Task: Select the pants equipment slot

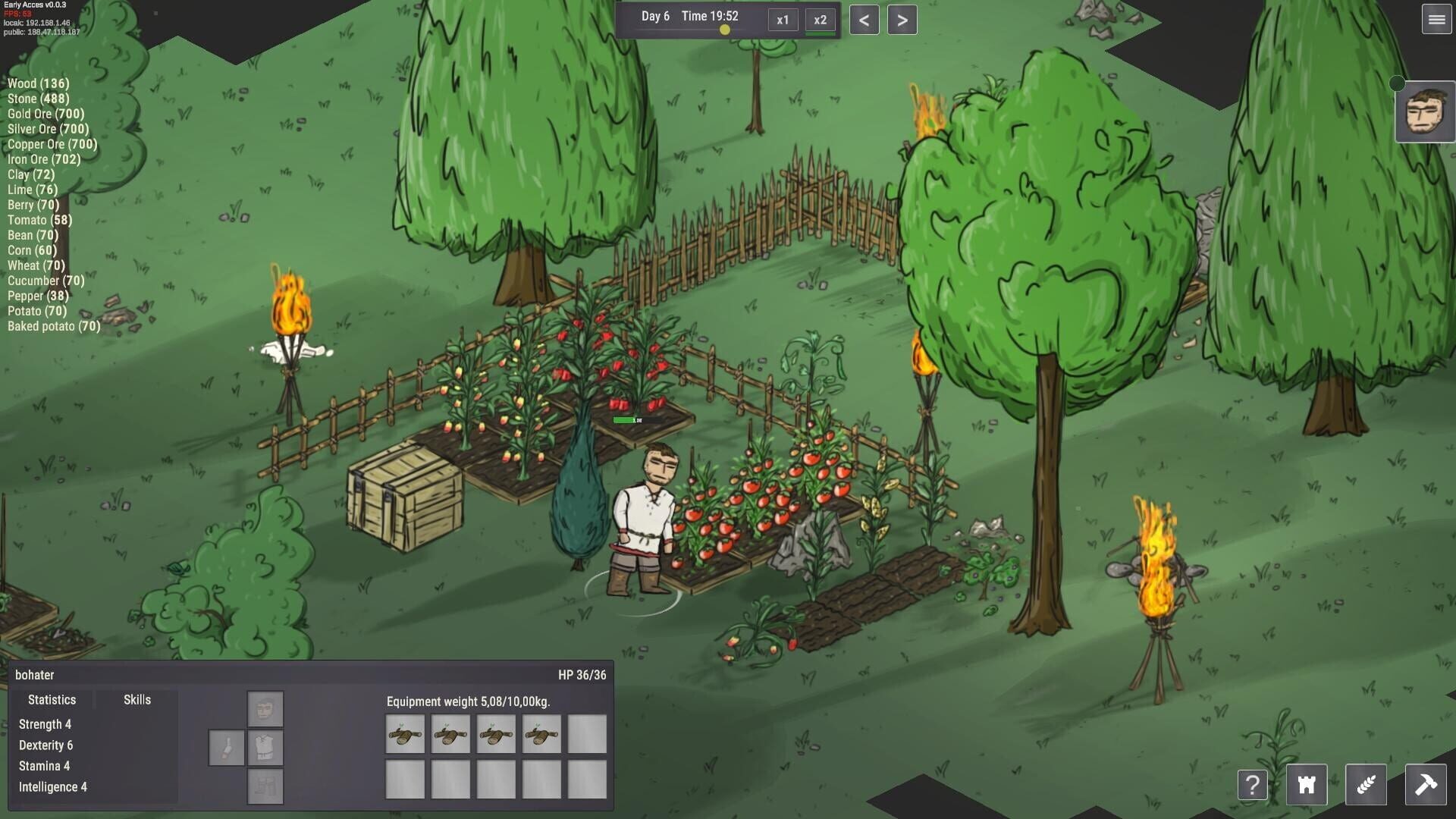Action: tap(265, 787)
